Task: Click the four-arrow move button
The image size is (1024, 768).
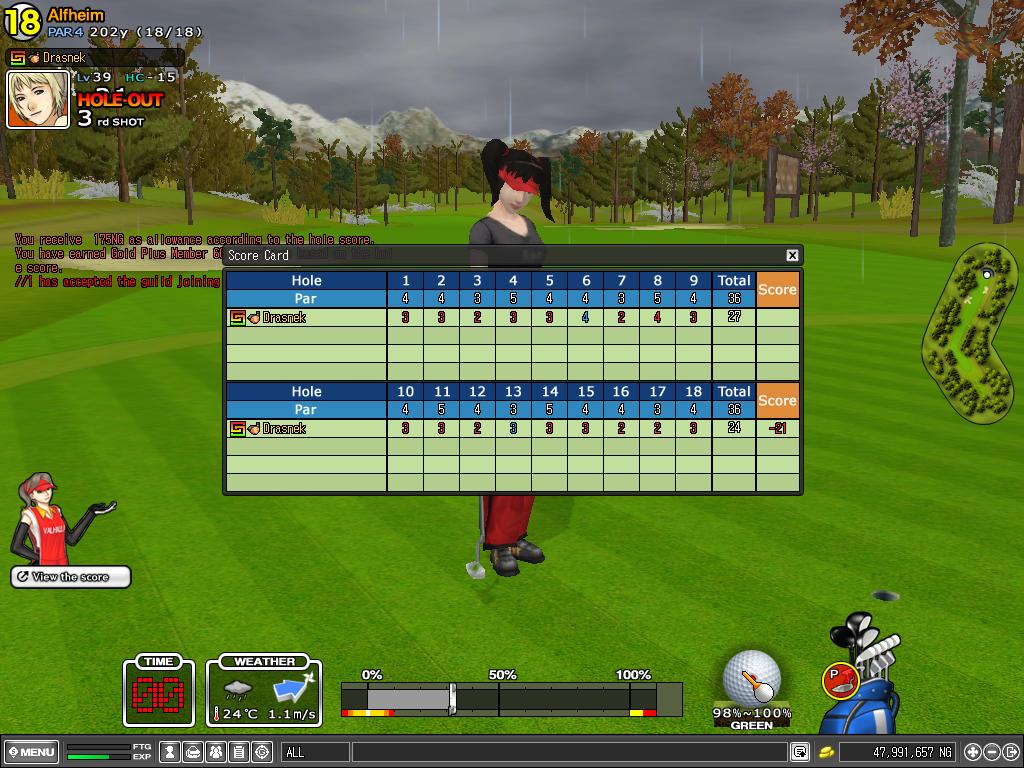Action: tap(973, 752)
